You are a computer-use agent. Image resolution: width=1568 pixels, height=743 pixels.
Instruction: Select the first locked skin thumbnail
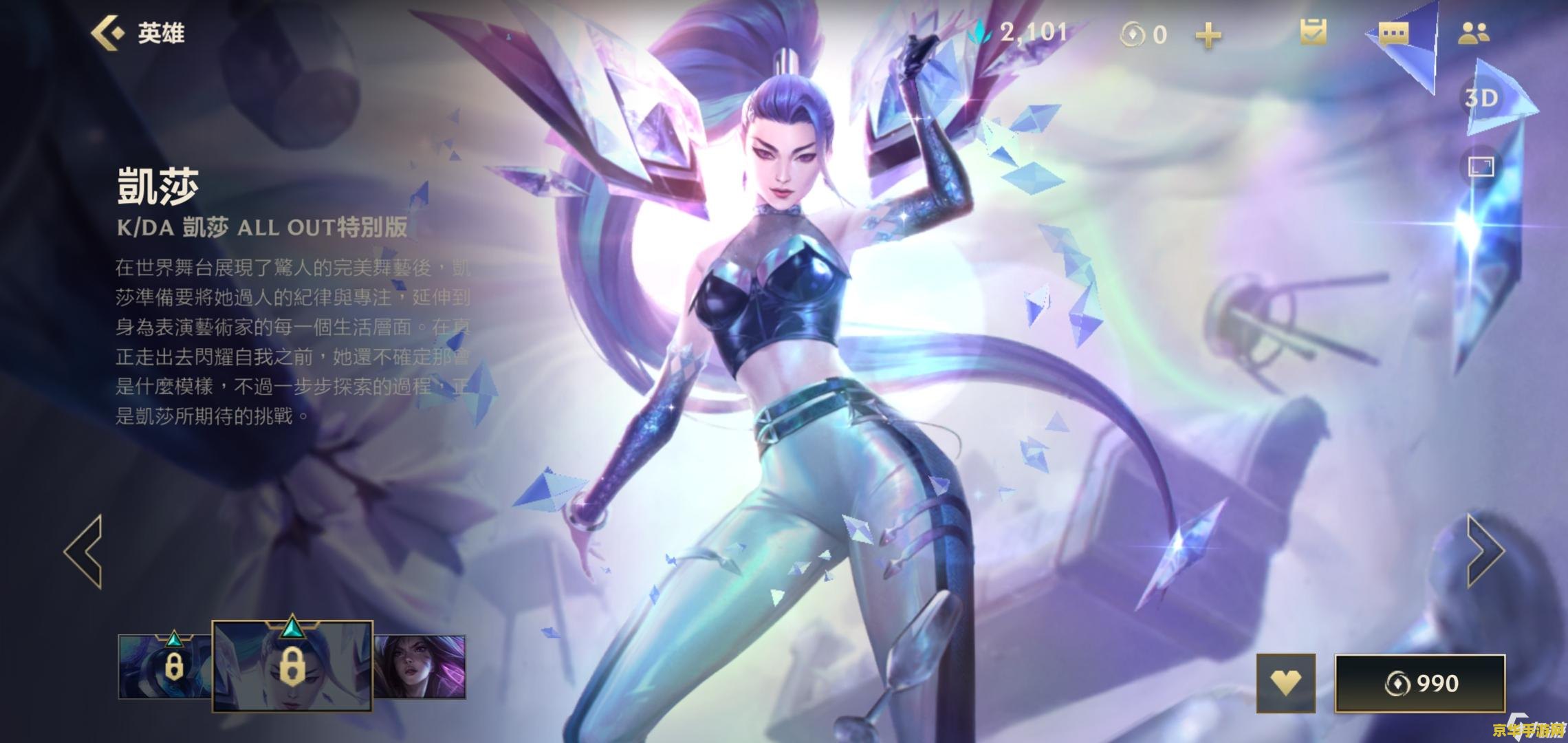tap(165, 666)
